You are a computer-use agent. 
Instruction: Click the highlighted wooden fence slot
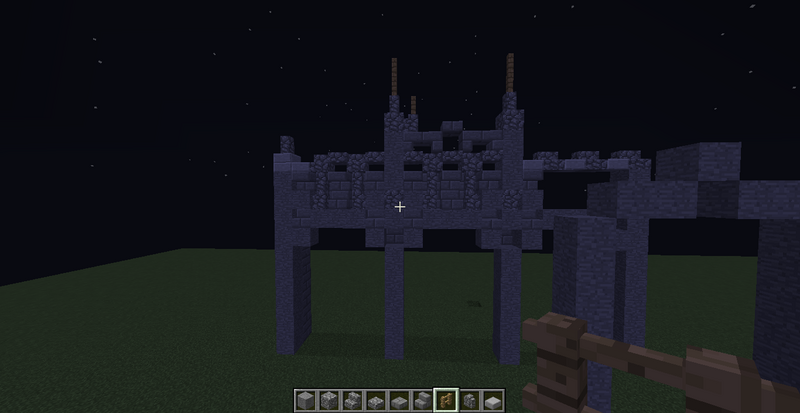click(445, 399)
